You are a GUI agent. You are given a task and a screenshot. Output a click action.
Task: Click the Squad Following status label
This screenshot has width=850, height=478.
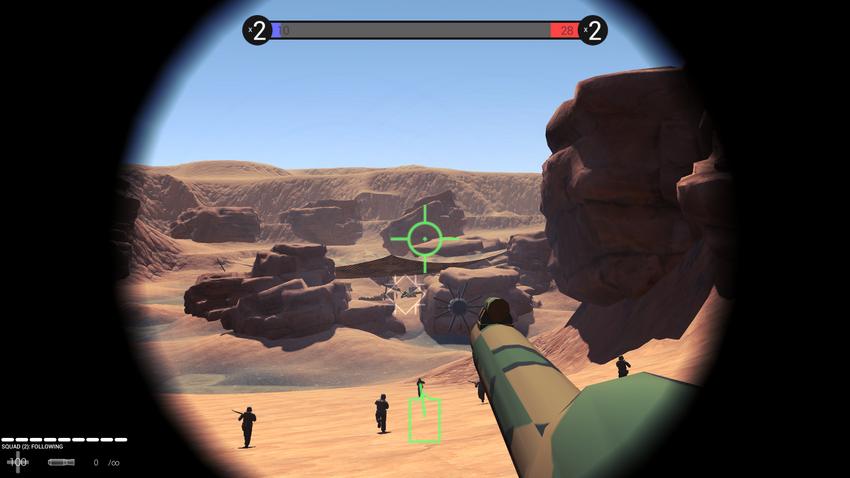tap(32, 446)
